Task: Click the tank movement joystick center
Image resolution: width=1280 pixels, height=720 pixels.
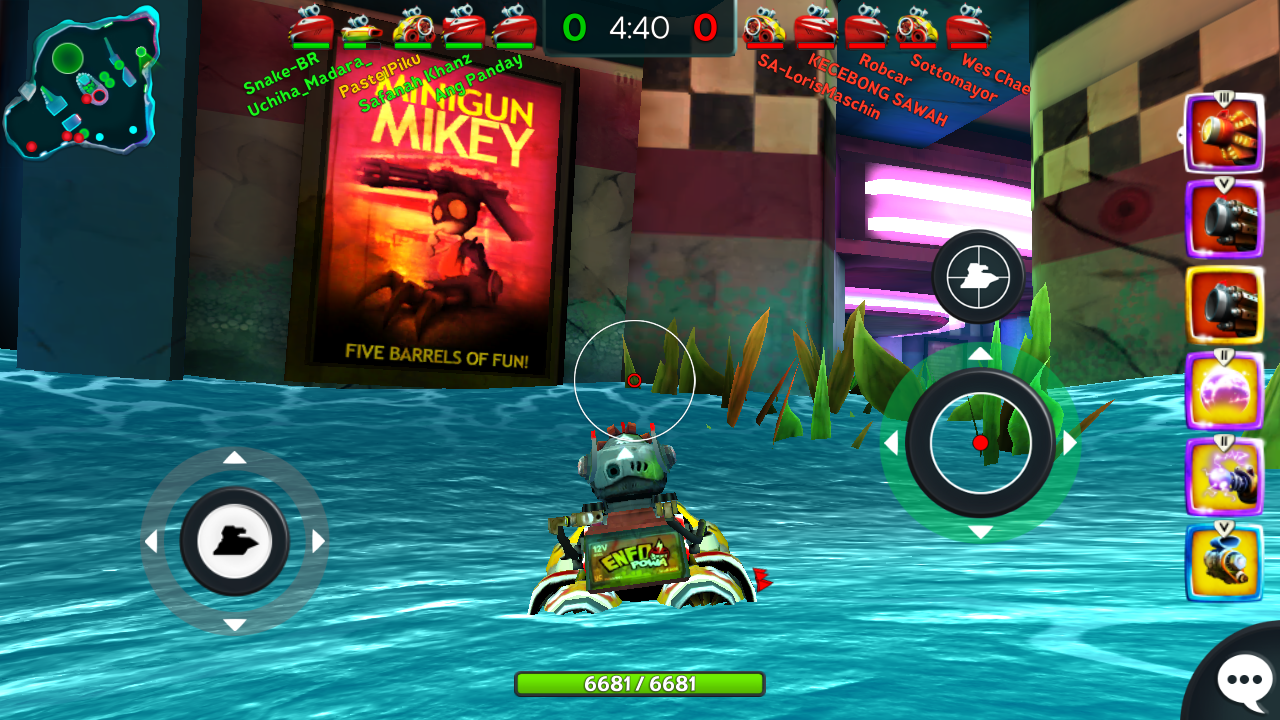Action: (235, 542)
